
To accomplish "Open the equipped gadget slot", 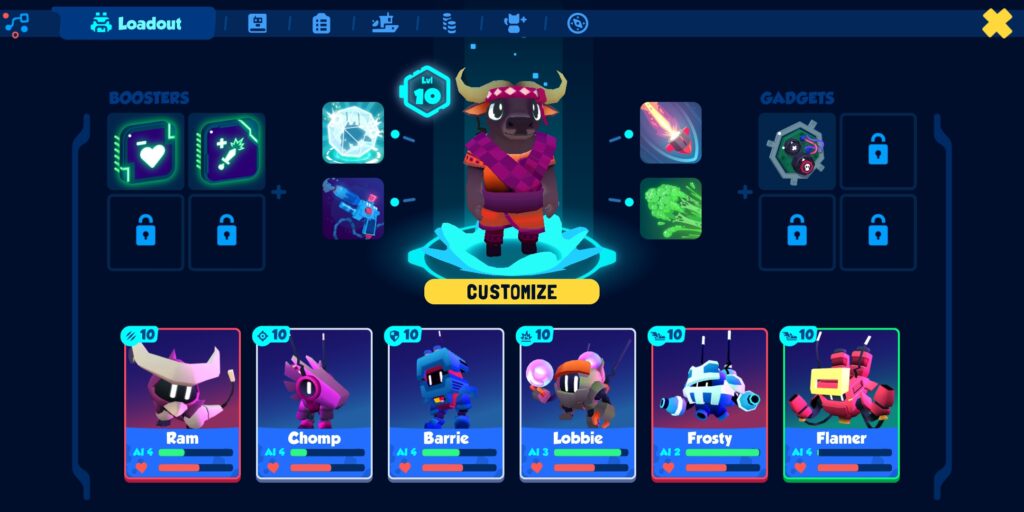I will coord(797,151).
